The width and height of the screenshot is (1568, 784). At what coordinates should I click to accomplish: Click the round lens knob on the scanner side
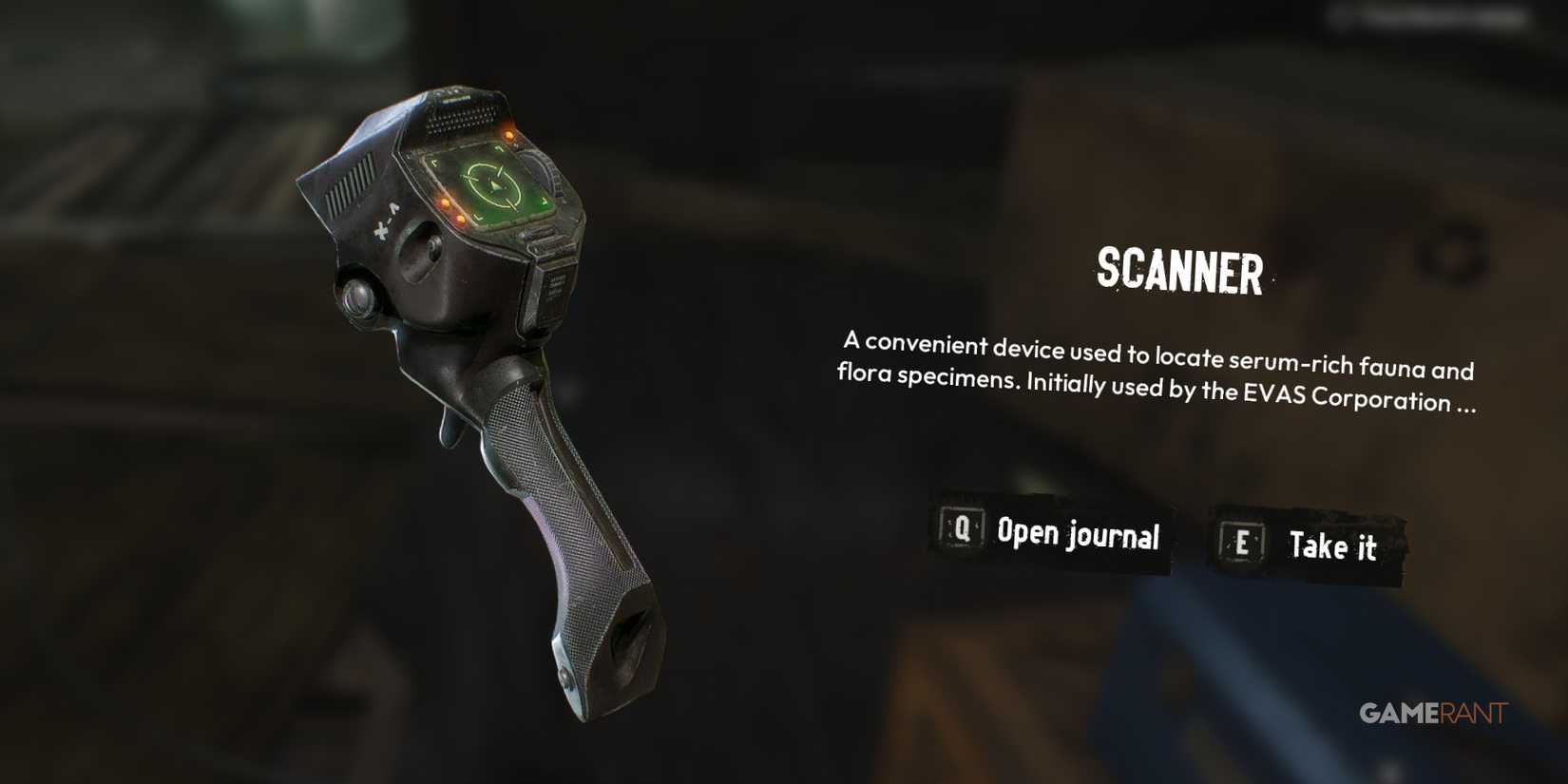tap(356, 296)
